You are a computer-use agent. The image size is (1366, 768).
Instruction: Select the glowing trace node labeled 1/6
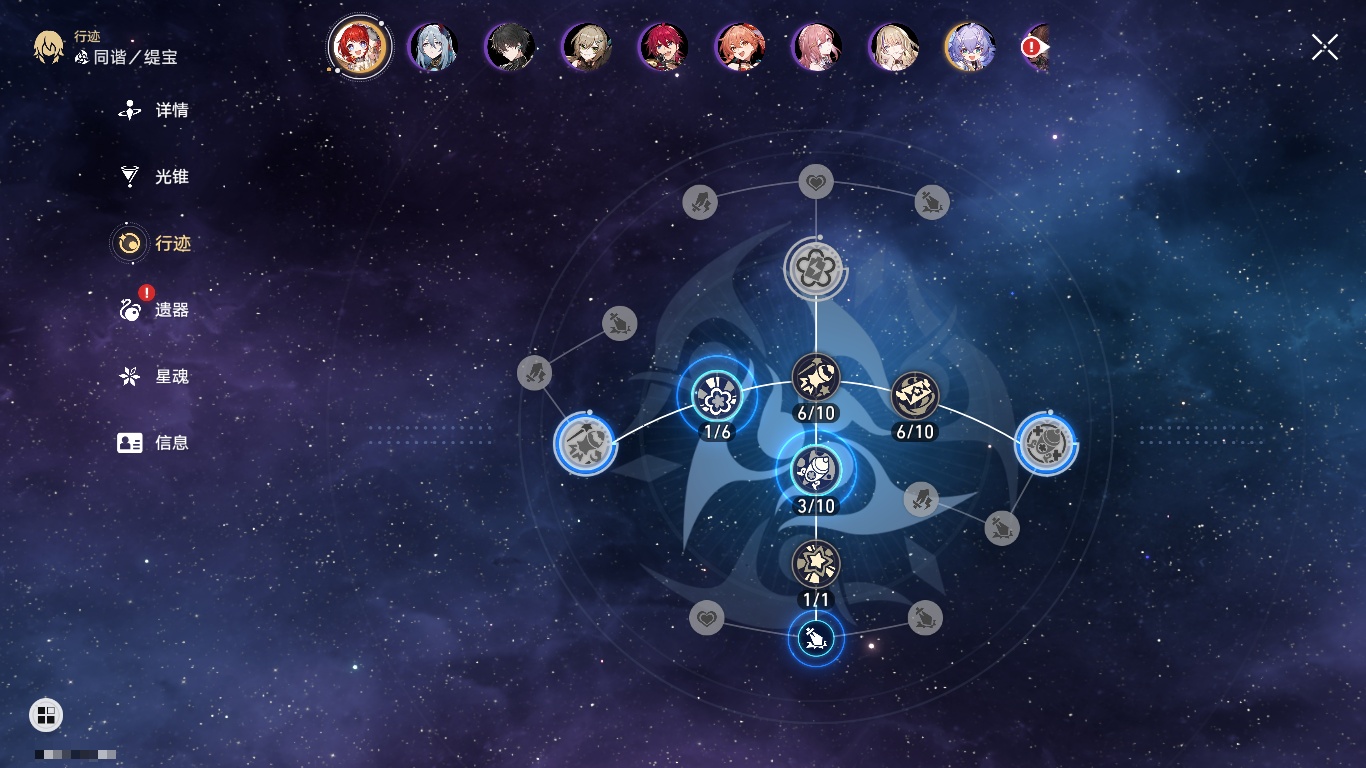(716, 397)
